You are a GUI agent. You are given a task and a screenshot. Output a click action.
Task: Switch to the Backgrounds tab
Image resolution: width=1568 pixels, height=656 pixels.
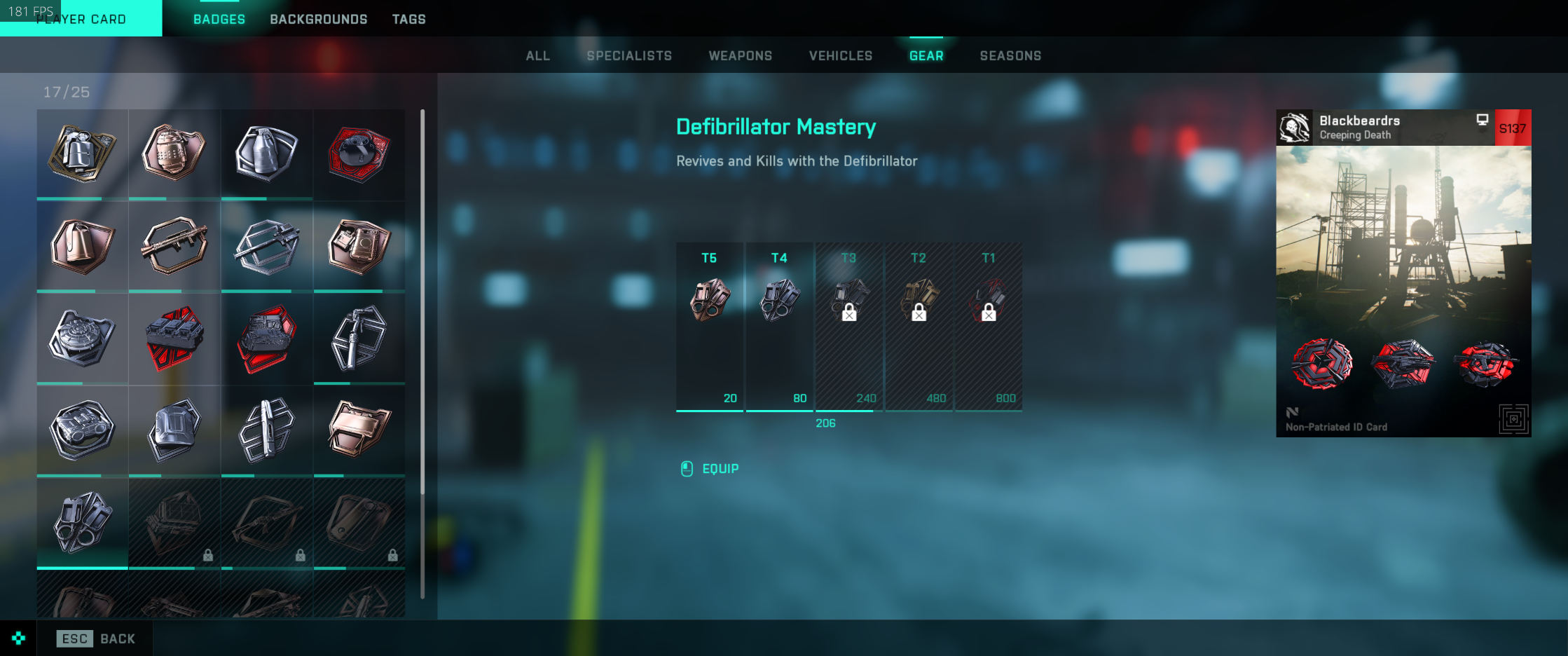(318, 19)
